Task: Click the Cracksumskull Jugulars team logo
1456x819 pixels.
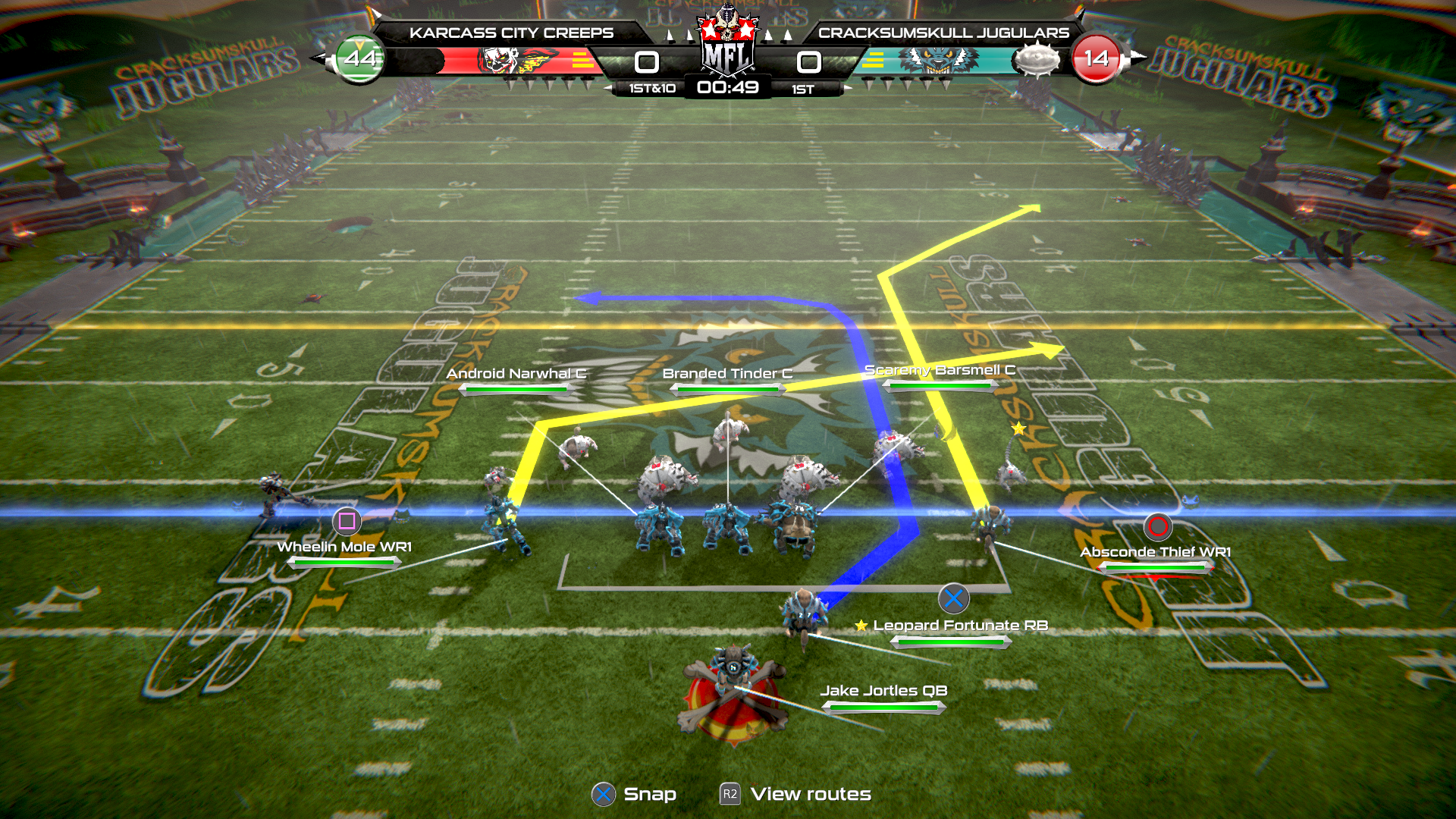Action: [x=939, y=61]
